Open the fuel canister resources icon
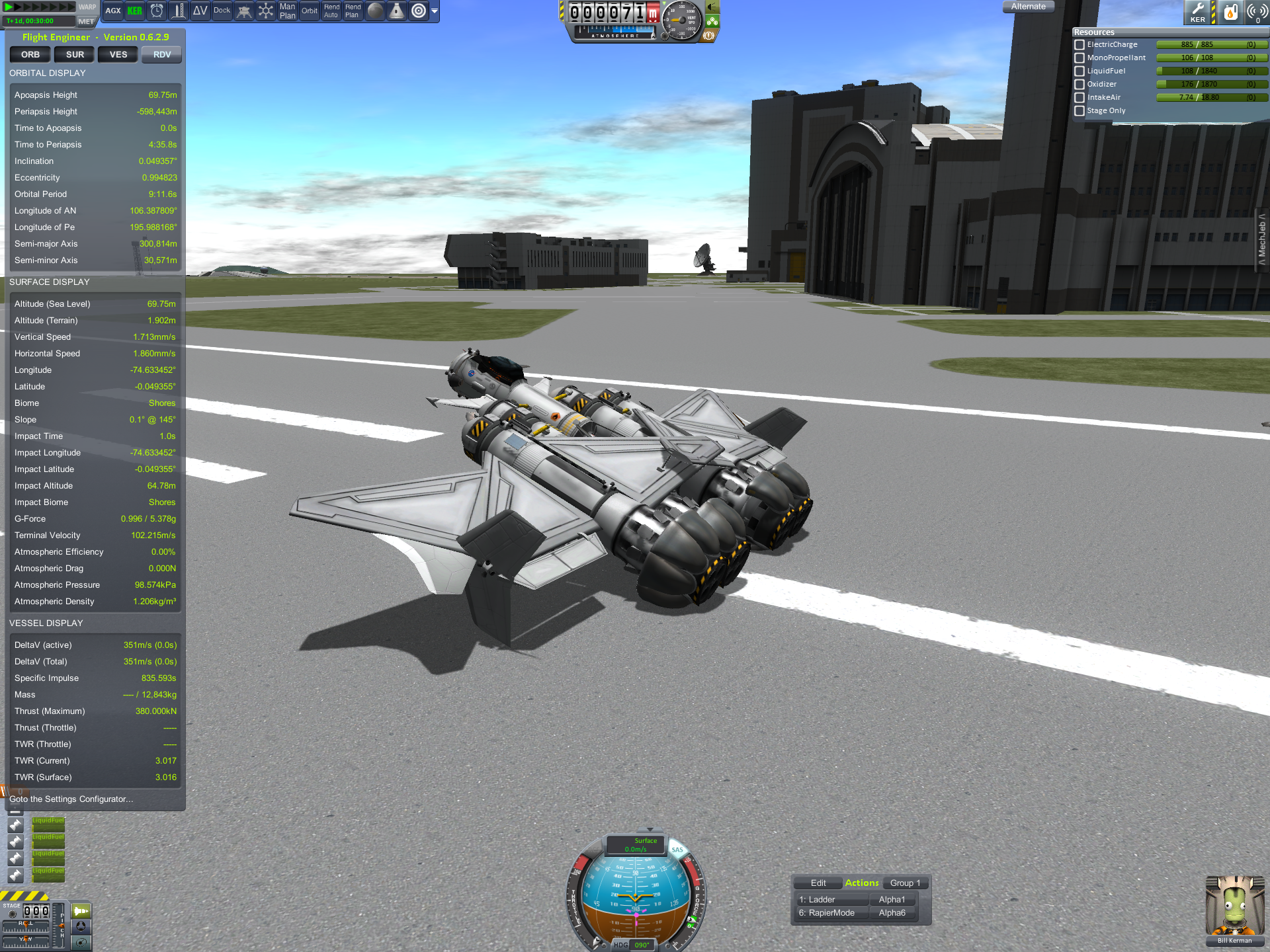The image size is (1270, 952). coord(1230,12)
